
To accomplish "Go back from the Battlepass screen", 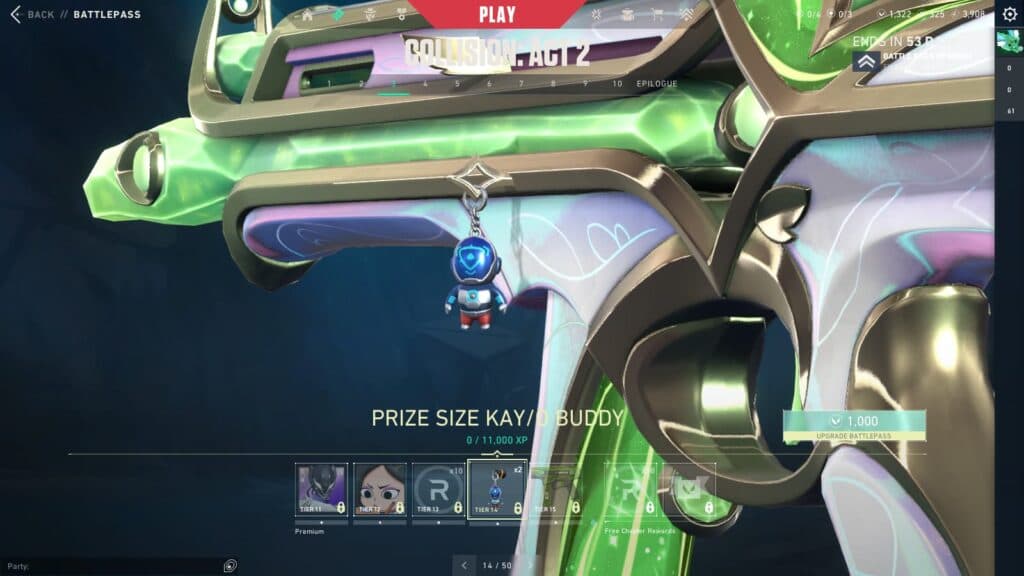I will point(33,15).
